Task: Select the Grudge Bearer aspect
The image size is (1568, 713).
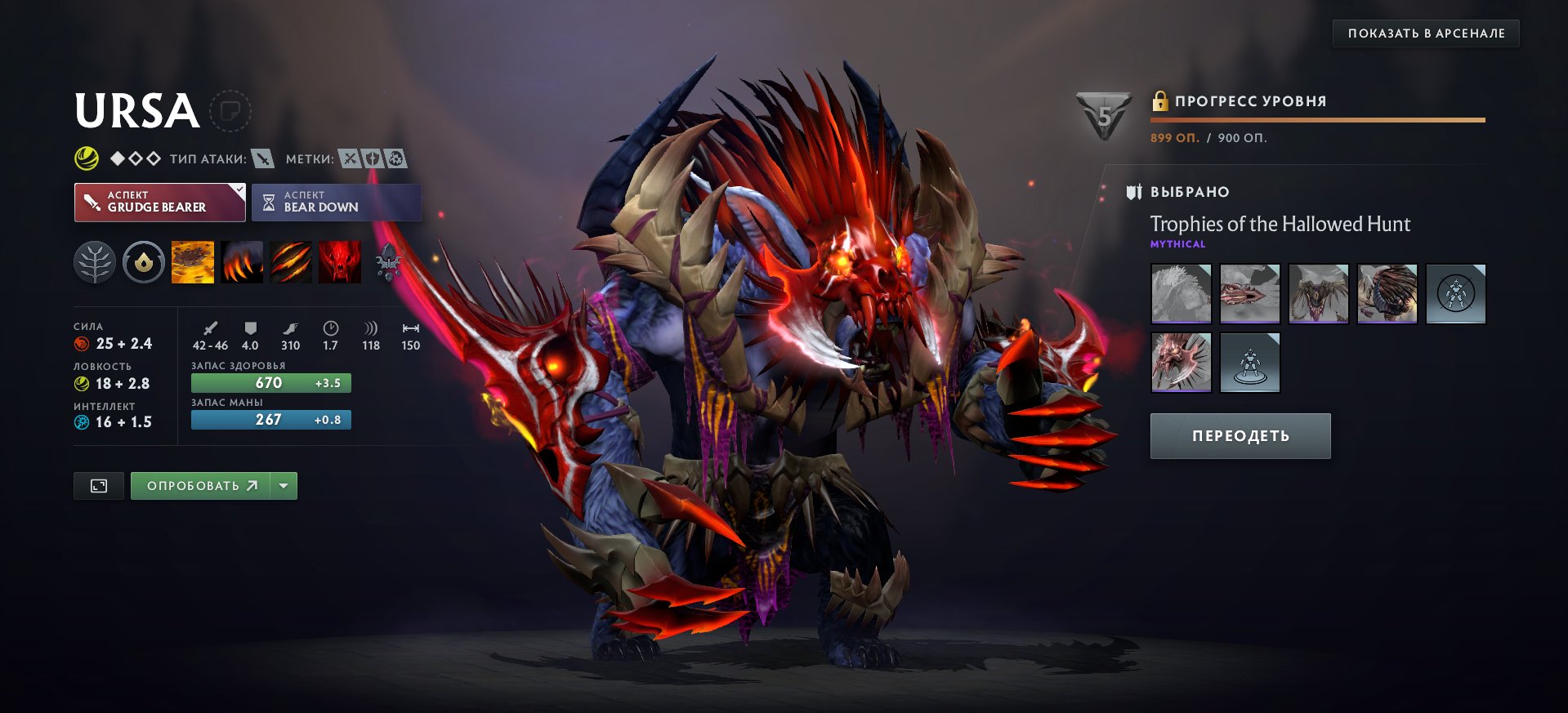Action: coord(159,202)
